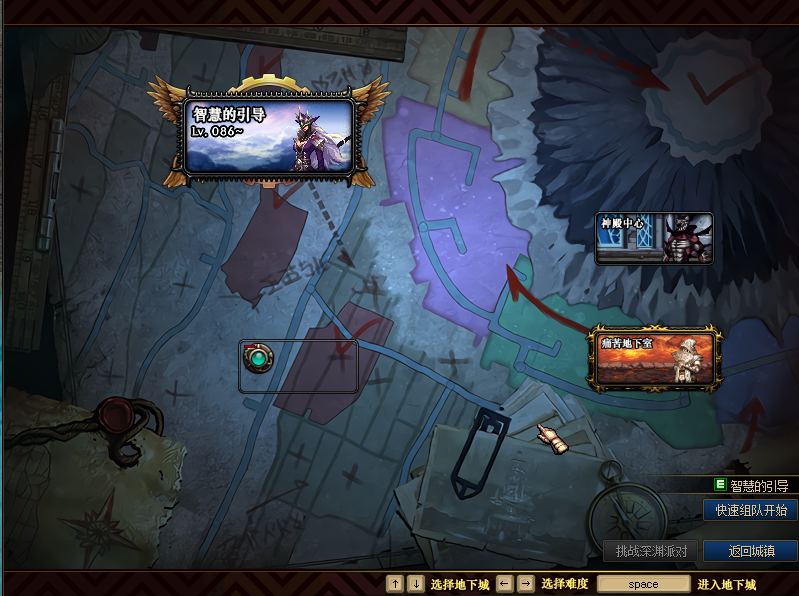This screenshot has height=596, width=799.
Task: Start quick party with 快速组队开始
Action: (750, 510)
